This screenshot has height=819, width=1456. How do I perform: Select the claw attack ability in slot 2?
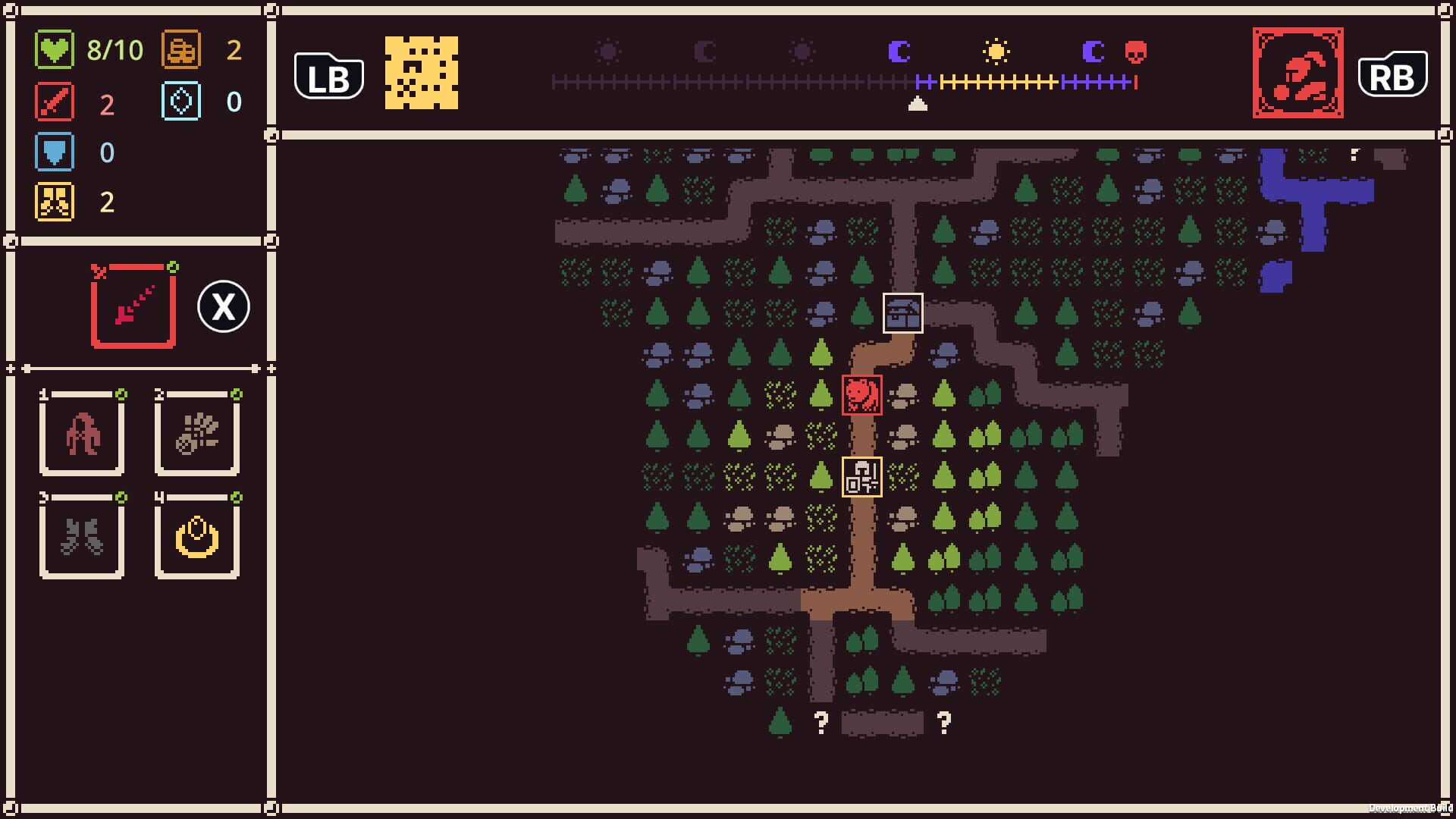coord(196,434)
